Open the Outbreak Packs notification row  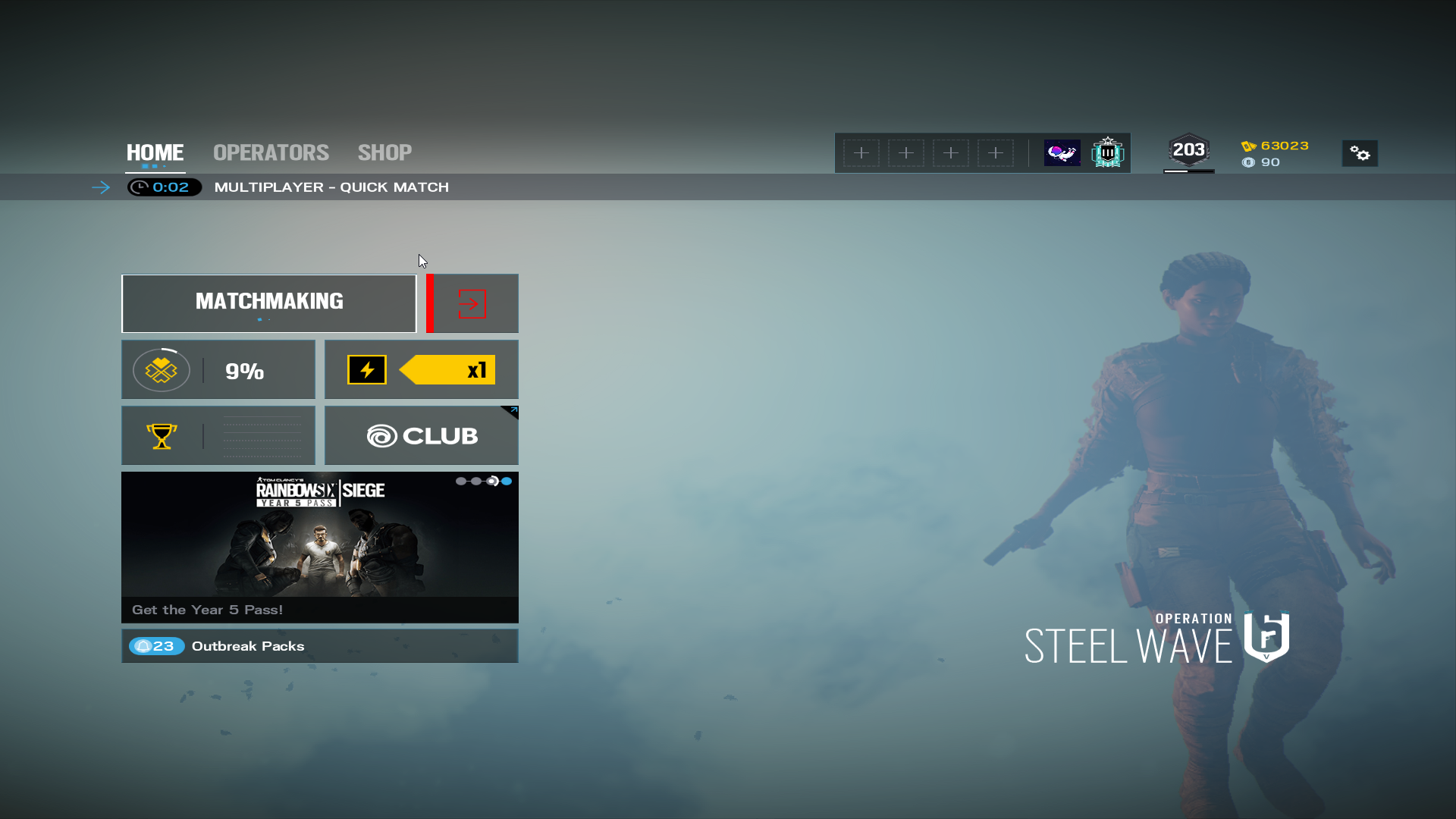click(319, 646)
